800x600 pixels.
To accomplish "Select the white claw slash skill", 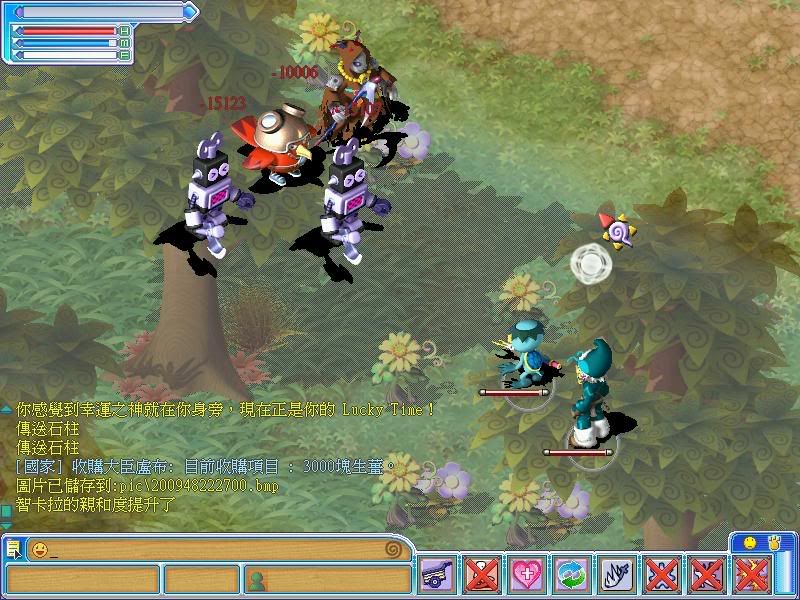I will [617, 574].
